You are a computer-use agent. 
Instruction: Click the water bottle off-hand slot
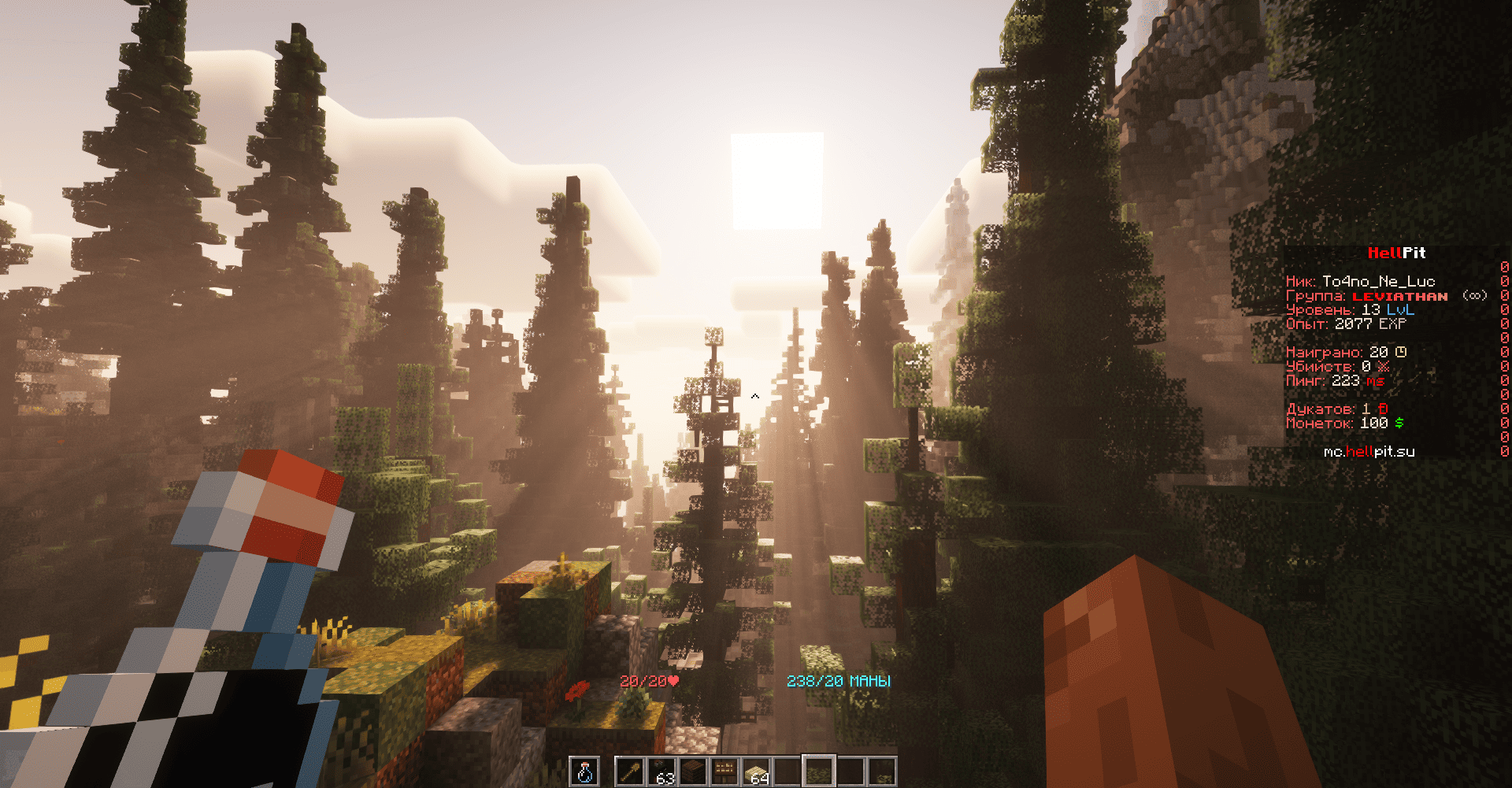[x=584, y=771]
